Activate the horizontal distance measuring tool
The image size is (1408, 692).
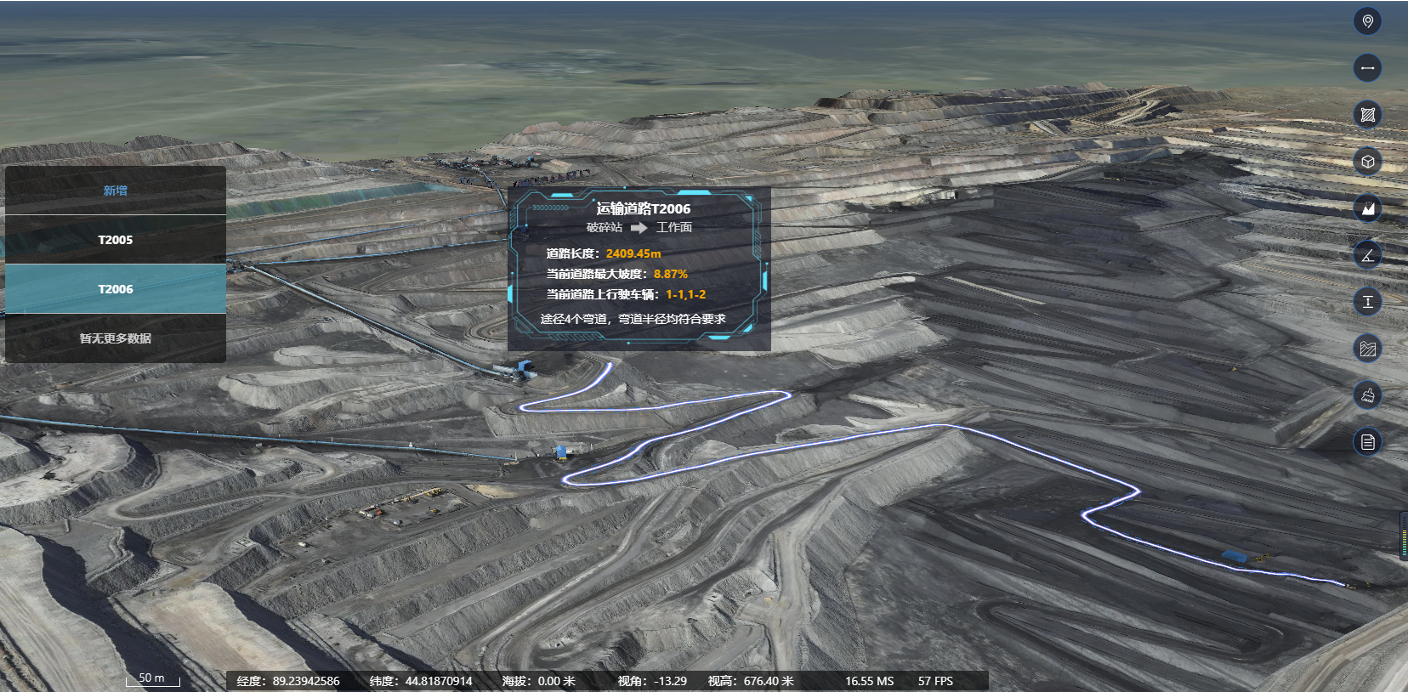tap(1367, 68)
